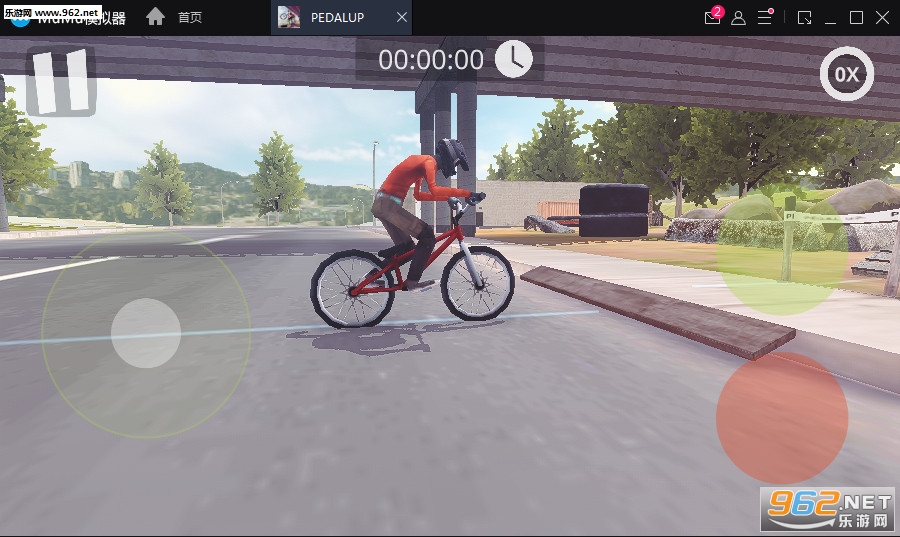Click the clock icon beside the timer
This screenshot has height=537, width=900.
pos(514,59)
